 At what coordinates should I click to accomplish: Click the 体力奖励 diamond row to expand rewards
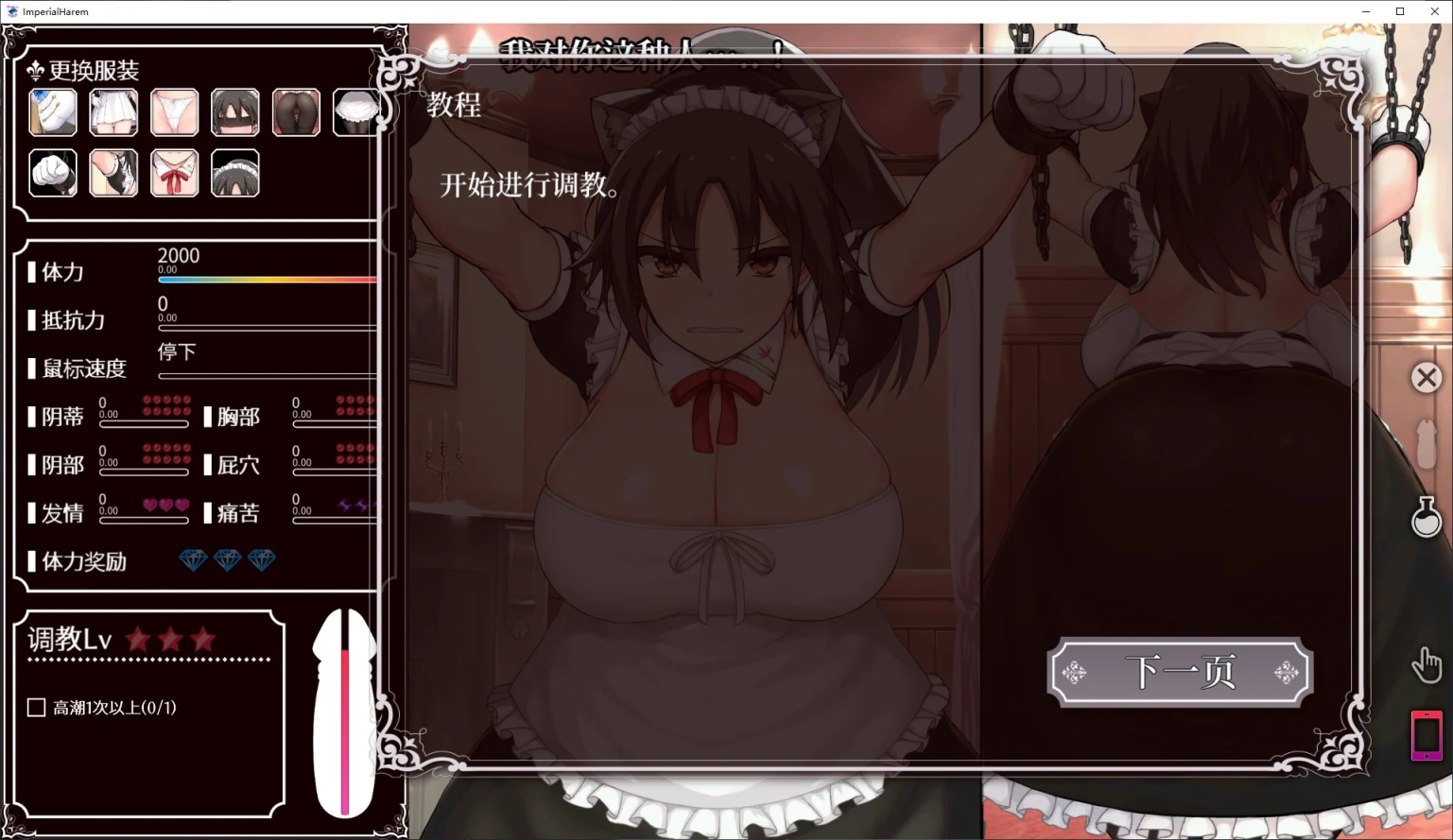pos(227,560)
